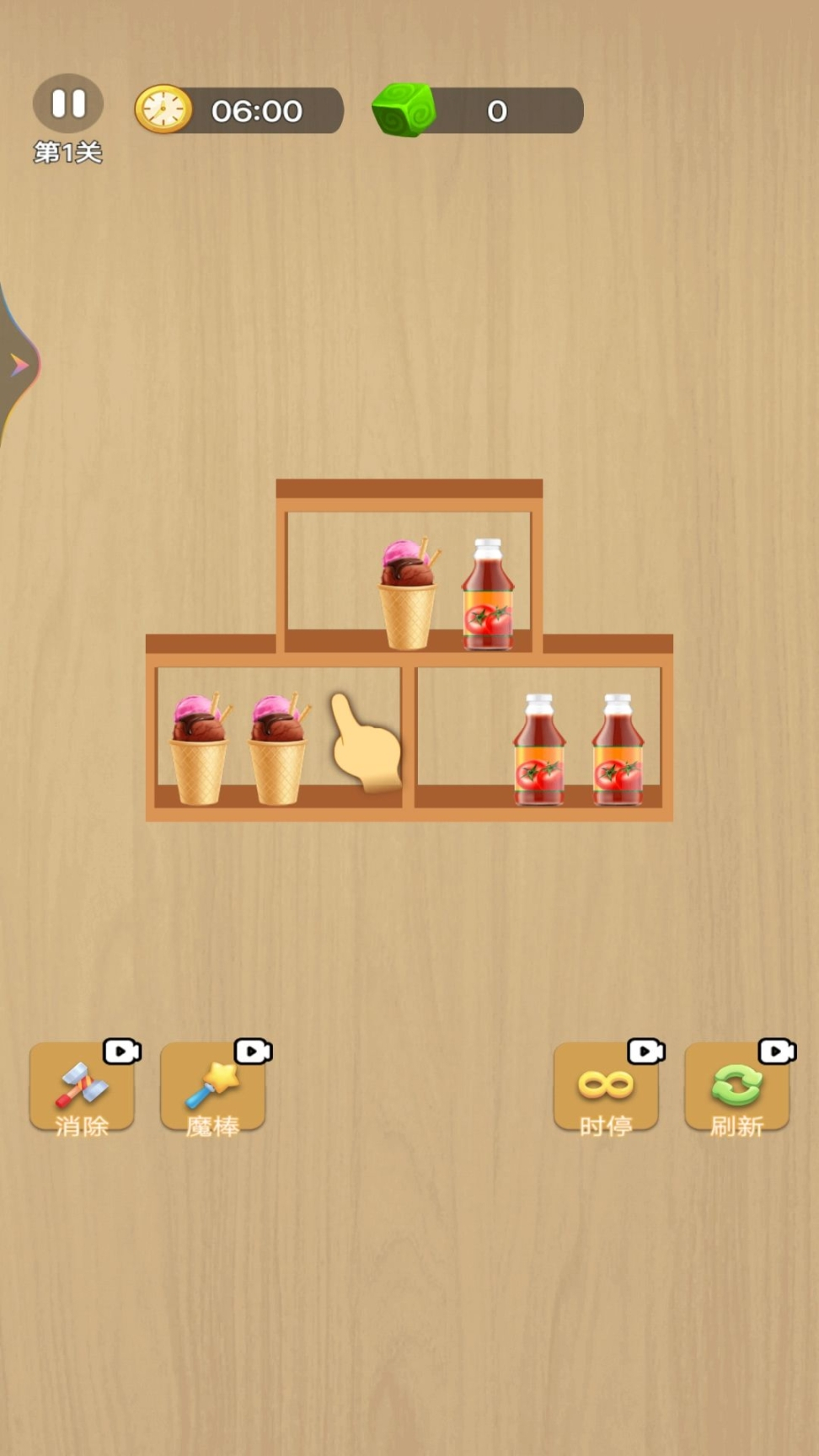Pick the ketchup bottle beside the ice cream
Screen dimensions: 819x1456
tap(488, 595)
